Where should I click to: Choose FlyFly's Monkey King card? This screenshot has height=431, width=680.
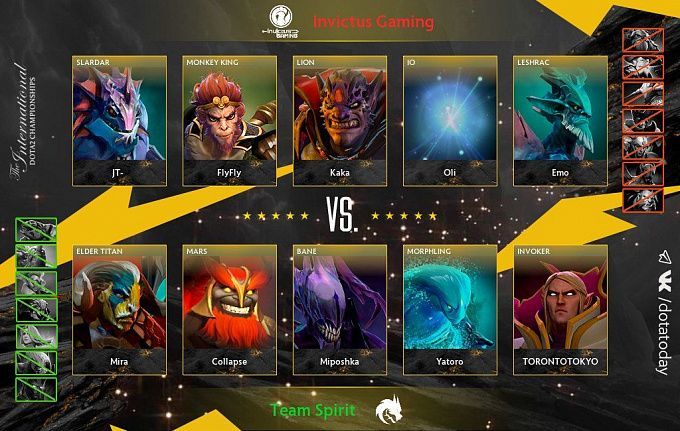pos(230,120)
